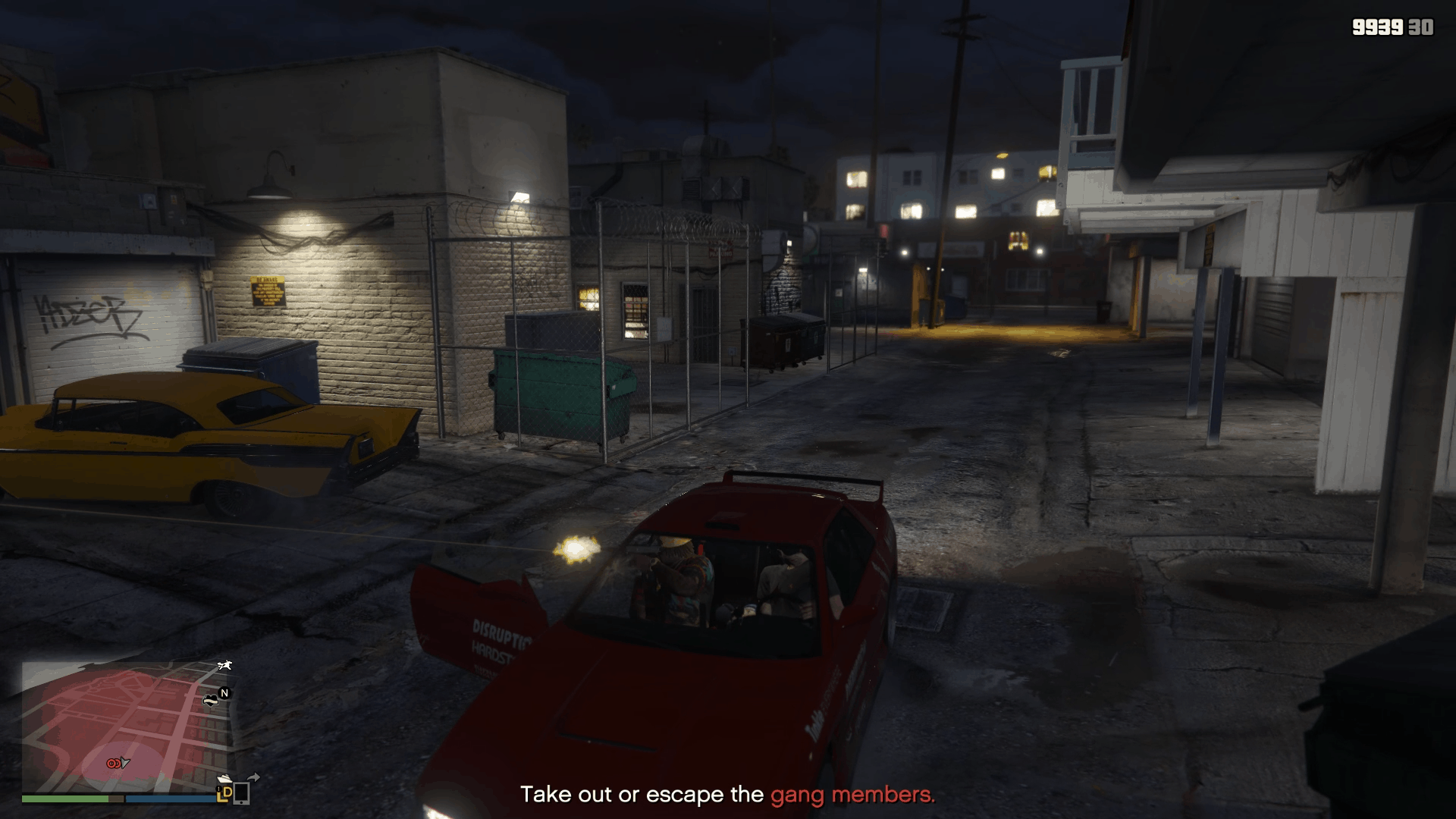The height and width of the screenshot is (819, 1456).
Task: Click the blue armor bar segment
Action: coord(170,799)
